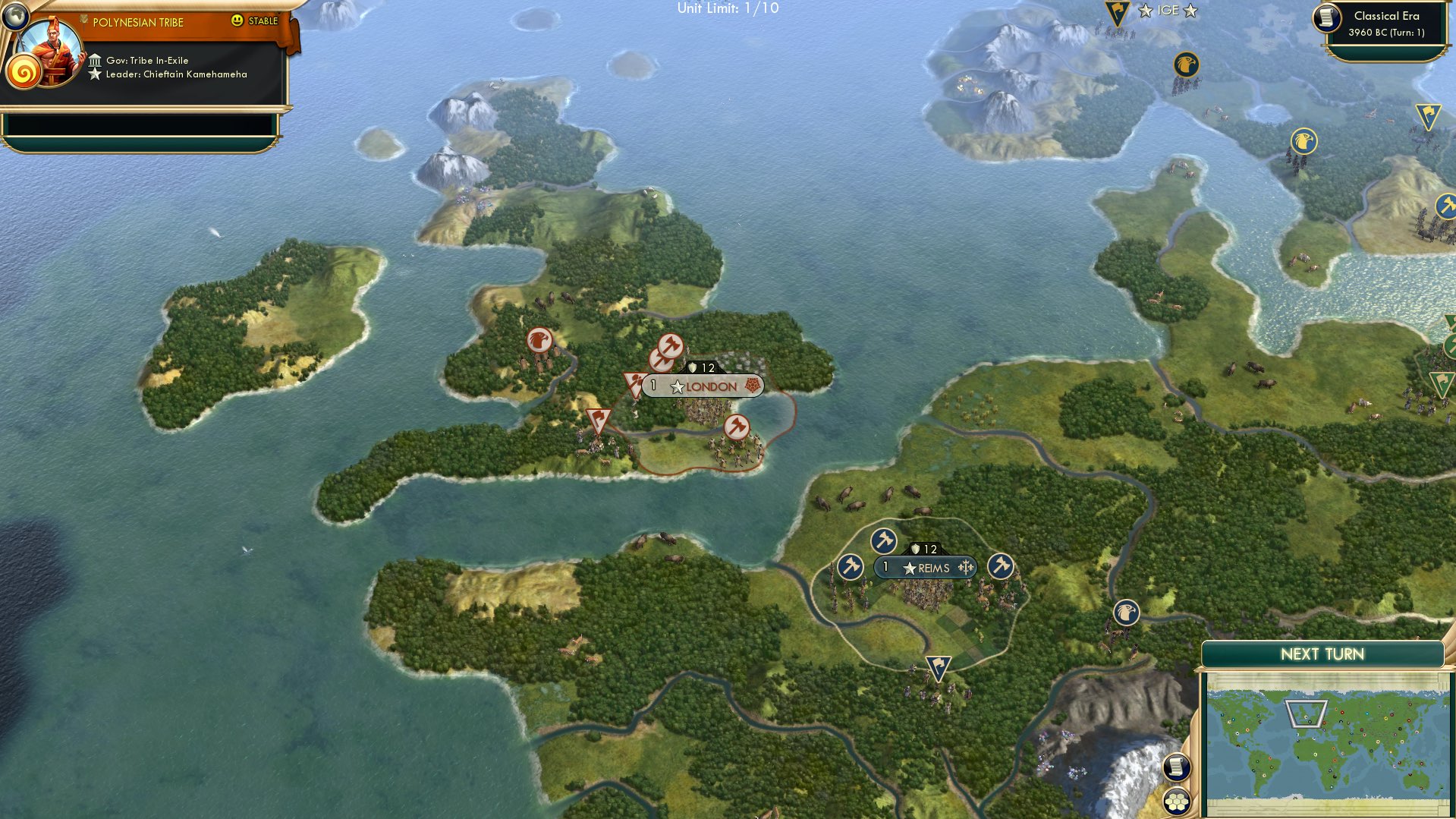Screen dimensions: 1456x819
Task: Click the hex grid icon near the minimap
Action: (1175, 802)
